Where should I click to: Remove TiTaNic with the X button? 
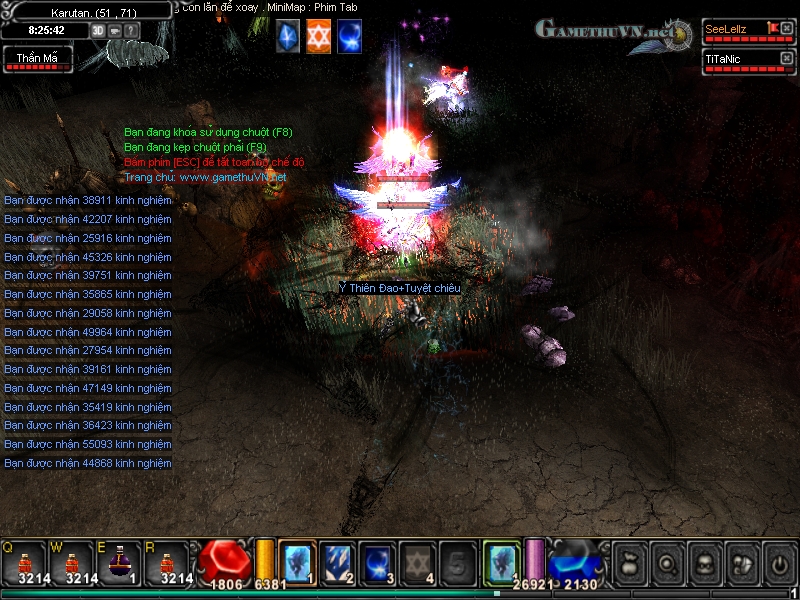coord(786,59)
